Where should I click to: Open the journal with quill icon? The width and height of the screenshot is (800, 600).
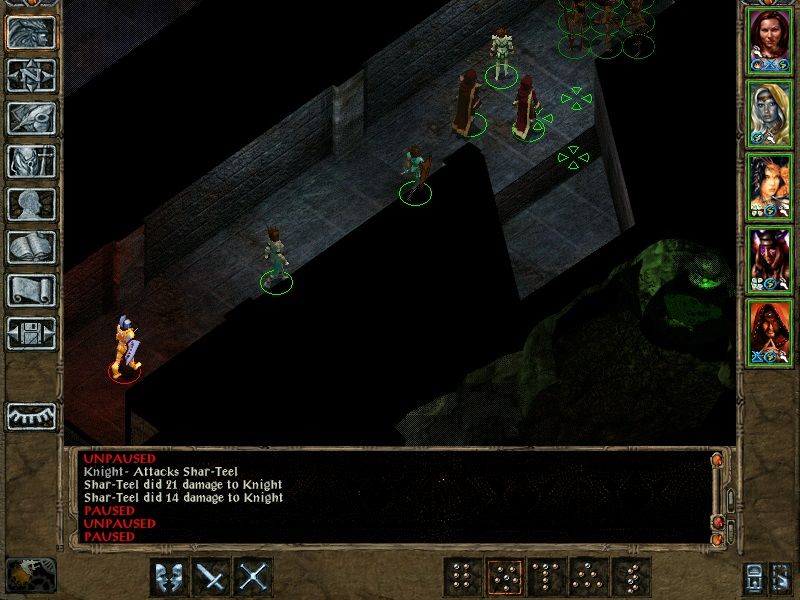pos(30,117)
